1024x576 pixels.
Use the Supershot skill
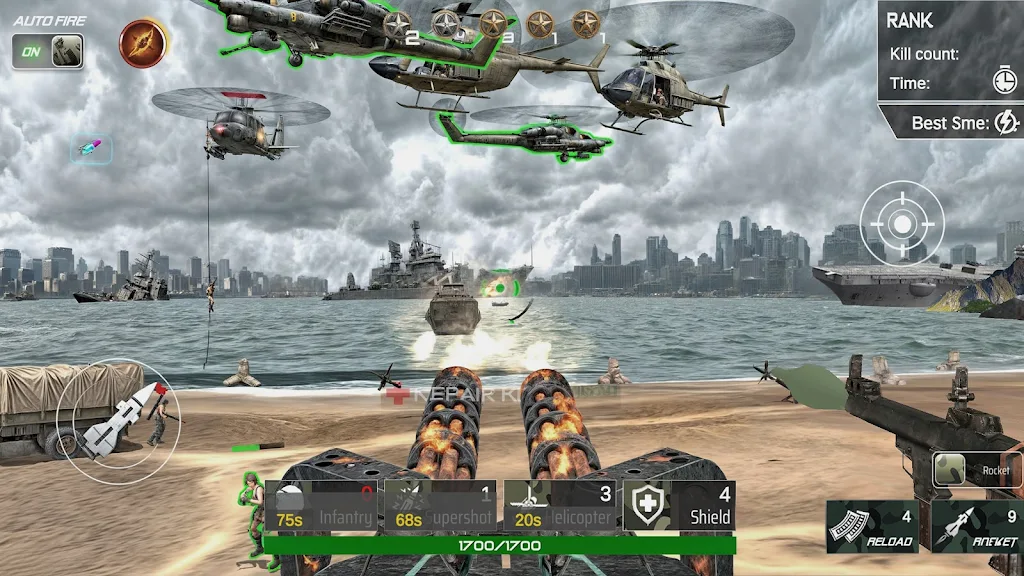click(x=441, y=506)
